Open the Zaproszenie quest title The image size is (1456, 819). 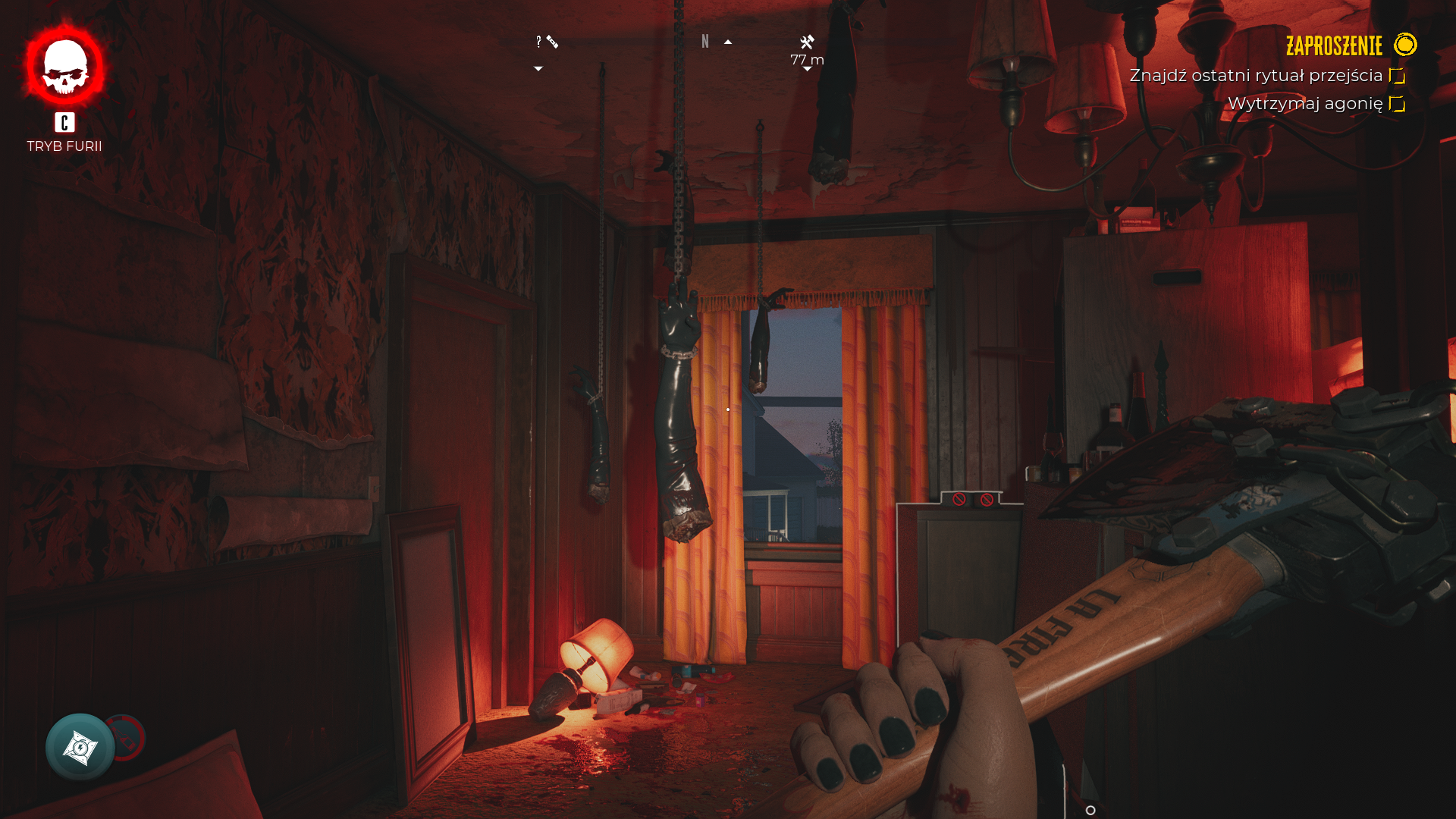1334,46
